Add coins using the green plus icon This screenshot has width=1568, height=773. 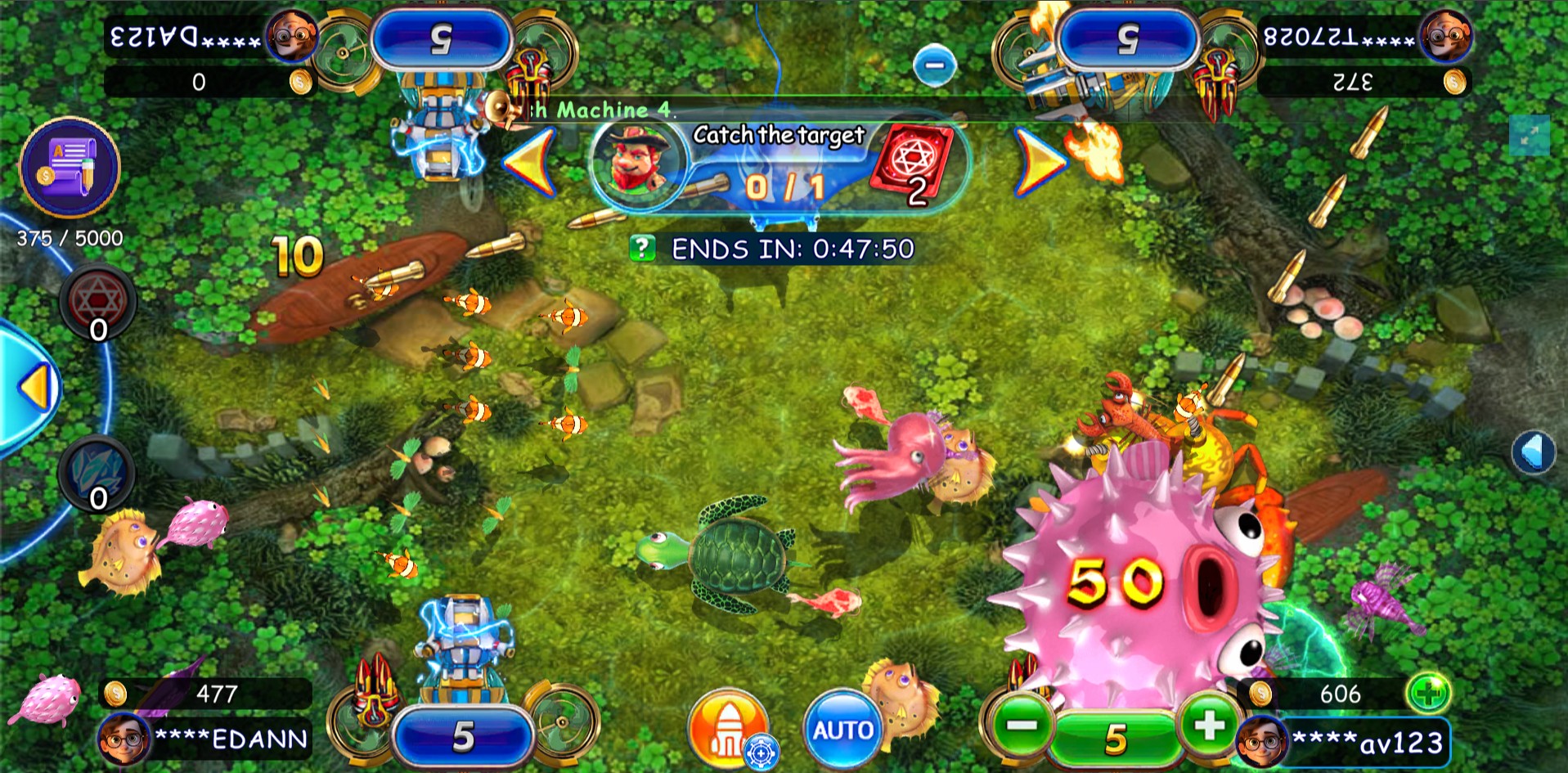coord(1427,694)
